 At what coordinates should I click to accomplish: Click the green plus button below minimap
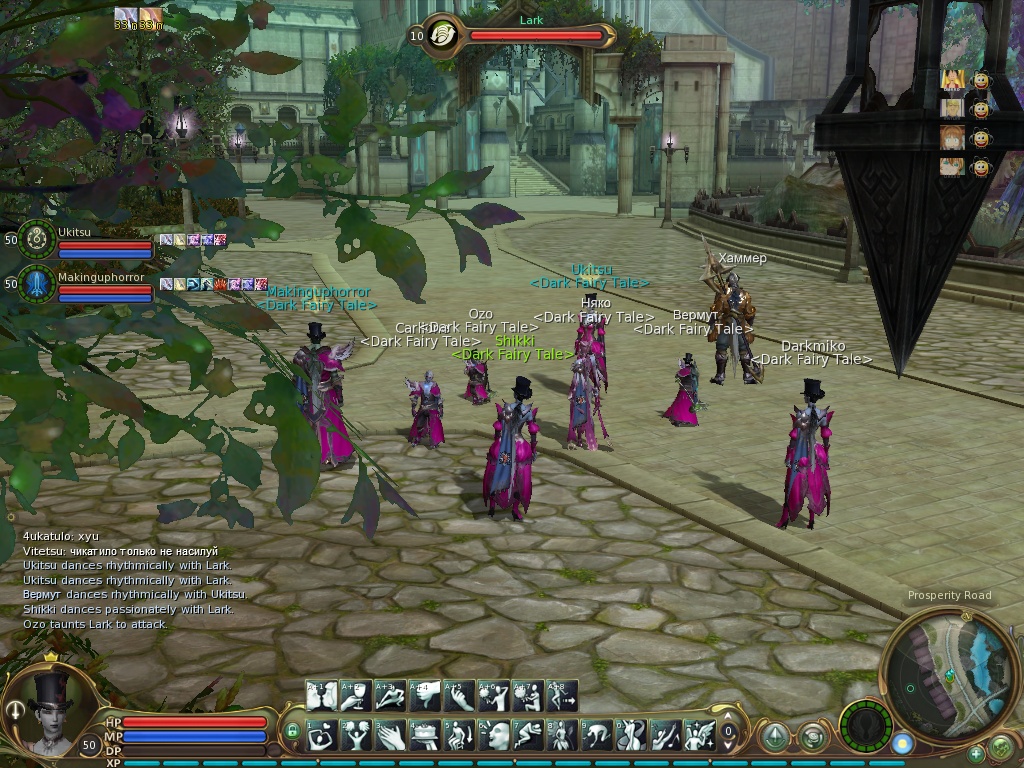coord(976,753)
